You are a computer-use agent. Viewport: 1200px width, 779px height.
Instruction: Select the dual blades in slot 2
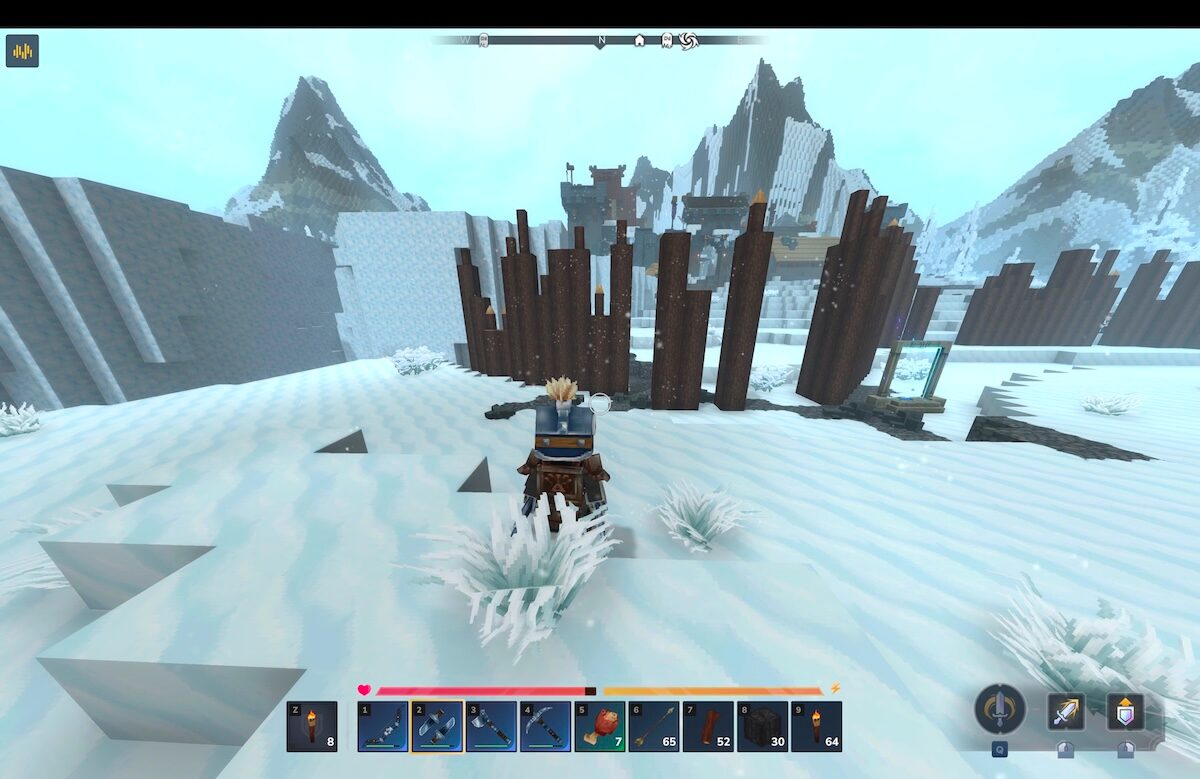pos(436,726)
